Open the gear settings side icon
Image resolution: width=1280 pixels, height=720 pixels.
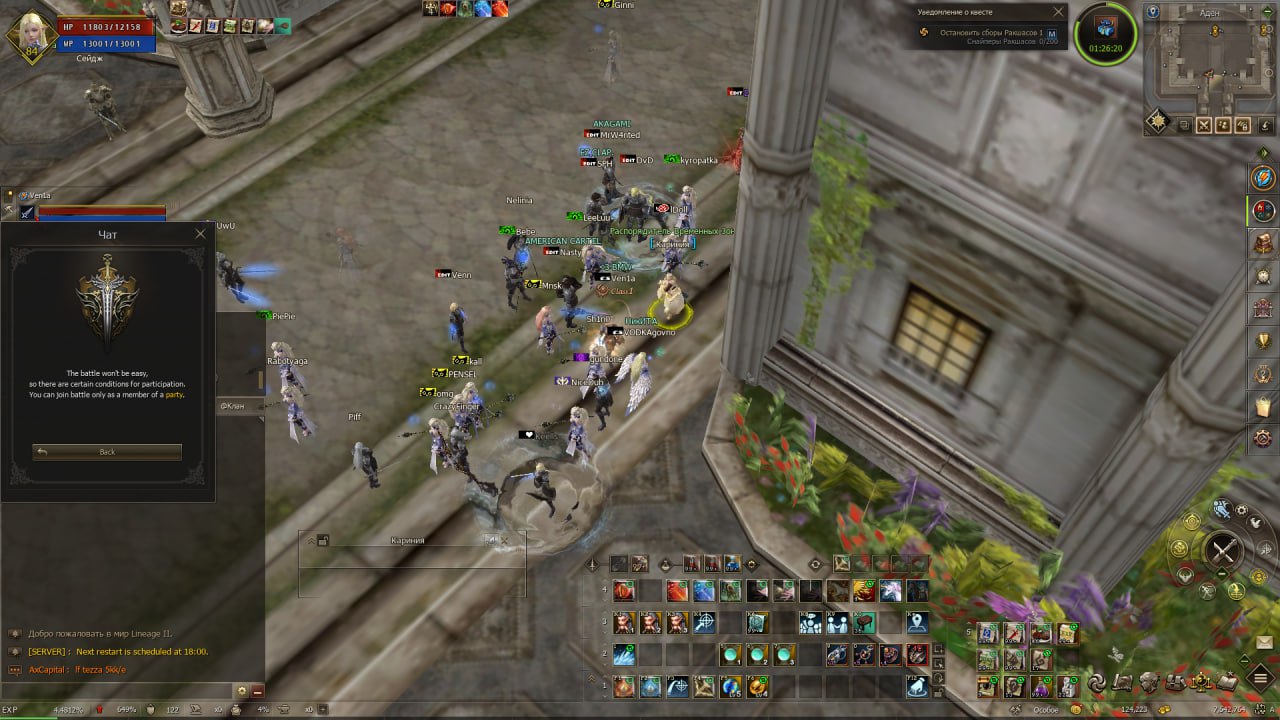1264,438
